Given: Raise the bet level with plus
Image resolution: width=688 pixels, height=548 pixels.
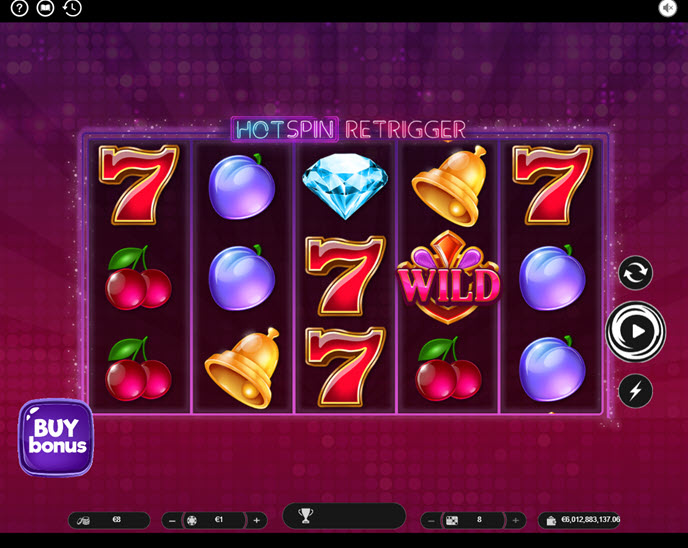Looking at the screenshot, I should pyautogui.click(x=516, y=520).
